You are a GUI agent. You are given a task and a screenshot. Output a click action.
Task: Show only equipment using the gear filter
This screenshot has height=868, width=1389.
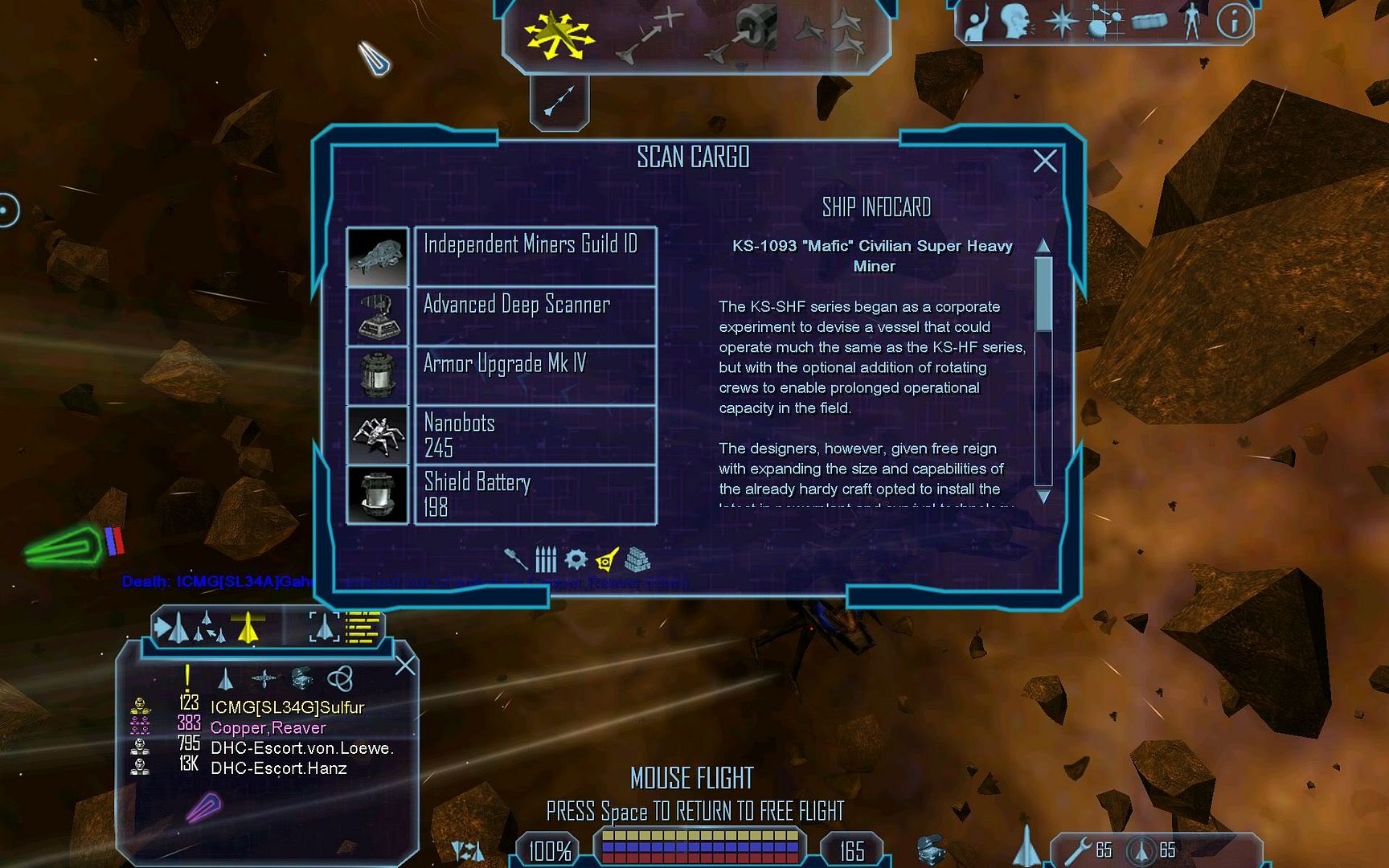click(576, 559)
